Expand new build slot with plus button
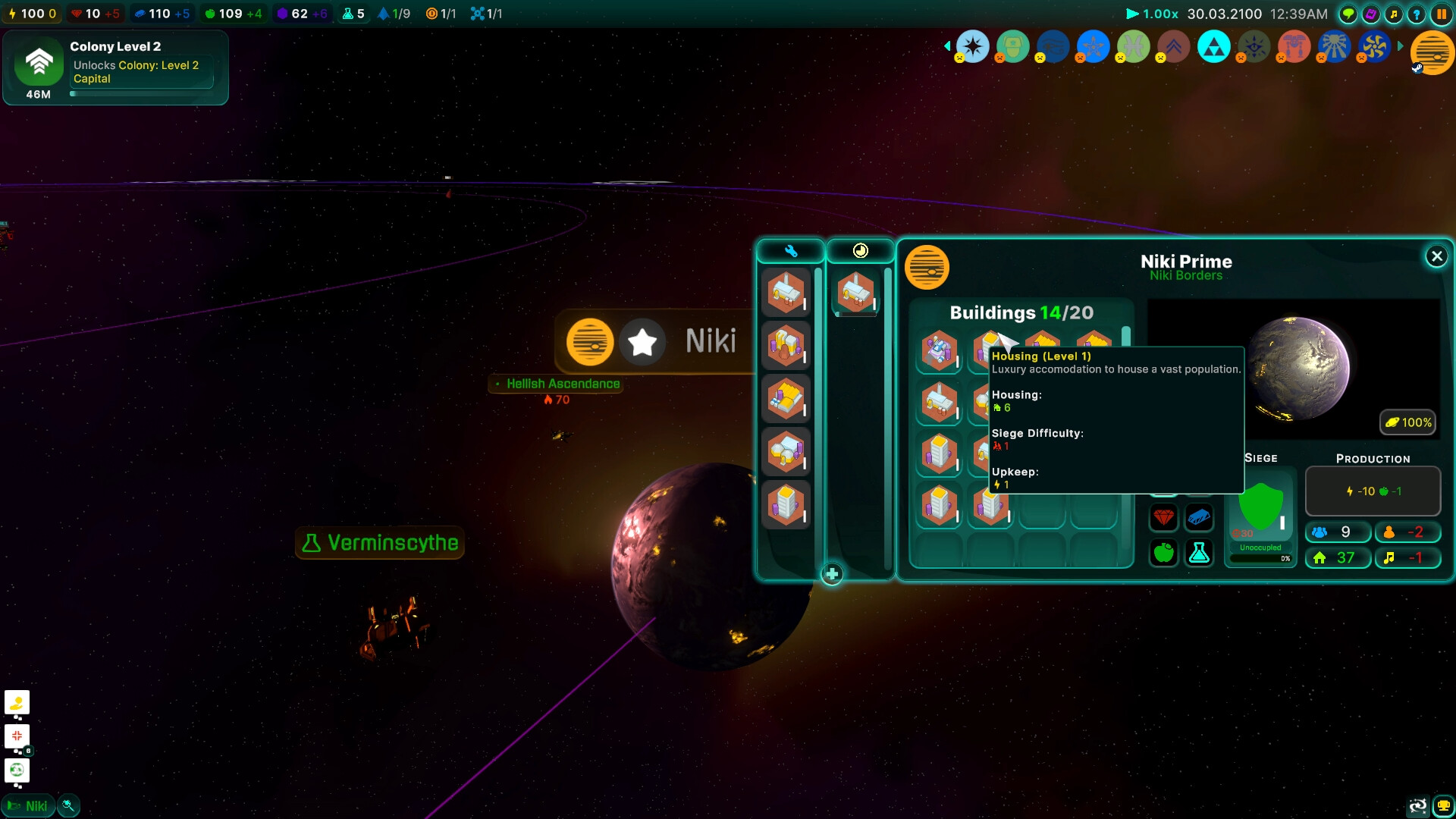 pos(833,575)
